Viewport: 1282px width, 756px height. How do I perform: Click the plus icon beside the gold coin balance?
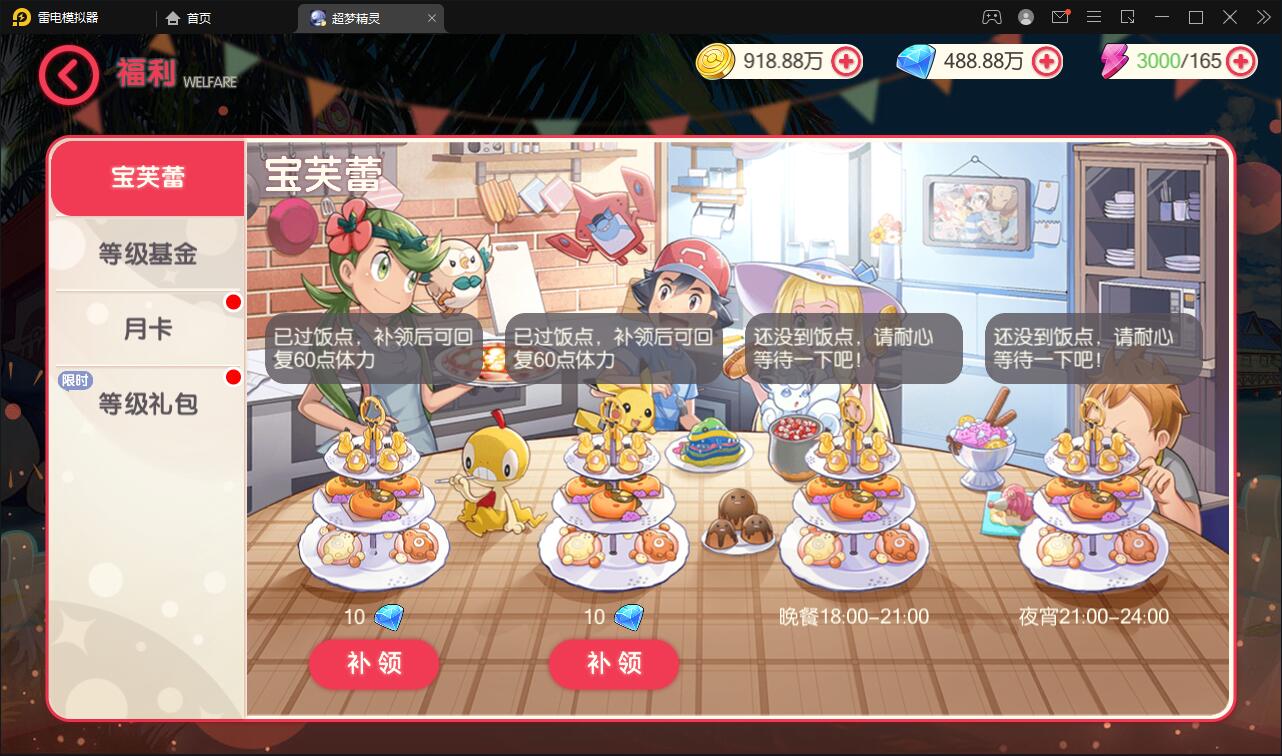847,62
